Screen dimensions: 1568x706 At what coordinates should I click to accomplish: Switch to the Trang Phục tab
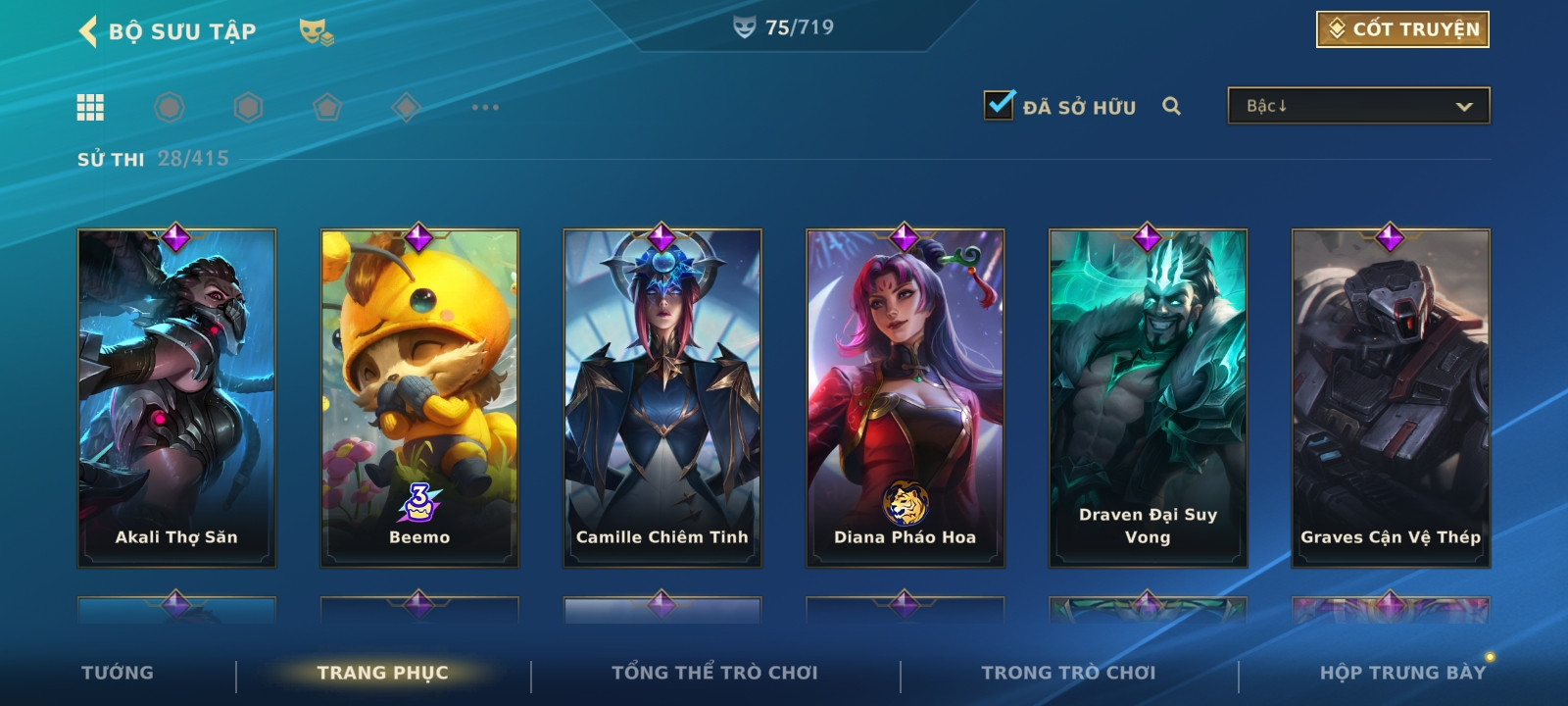[x=382, y=673]
